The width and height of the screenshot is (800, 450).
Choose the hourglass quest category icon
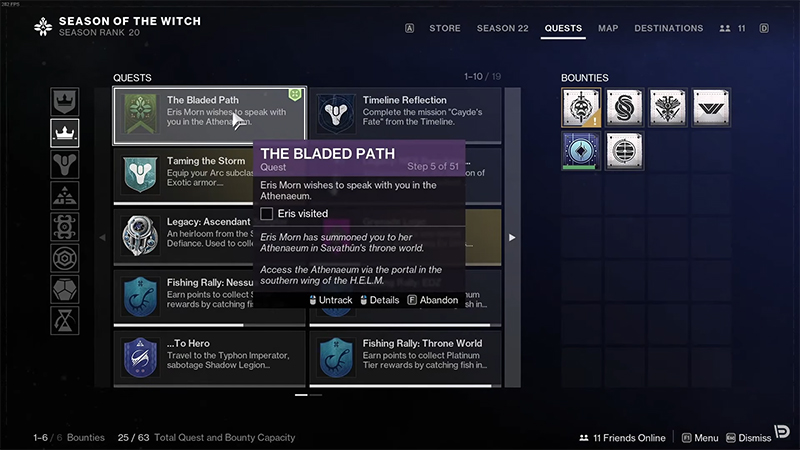(x=65, y=320)
